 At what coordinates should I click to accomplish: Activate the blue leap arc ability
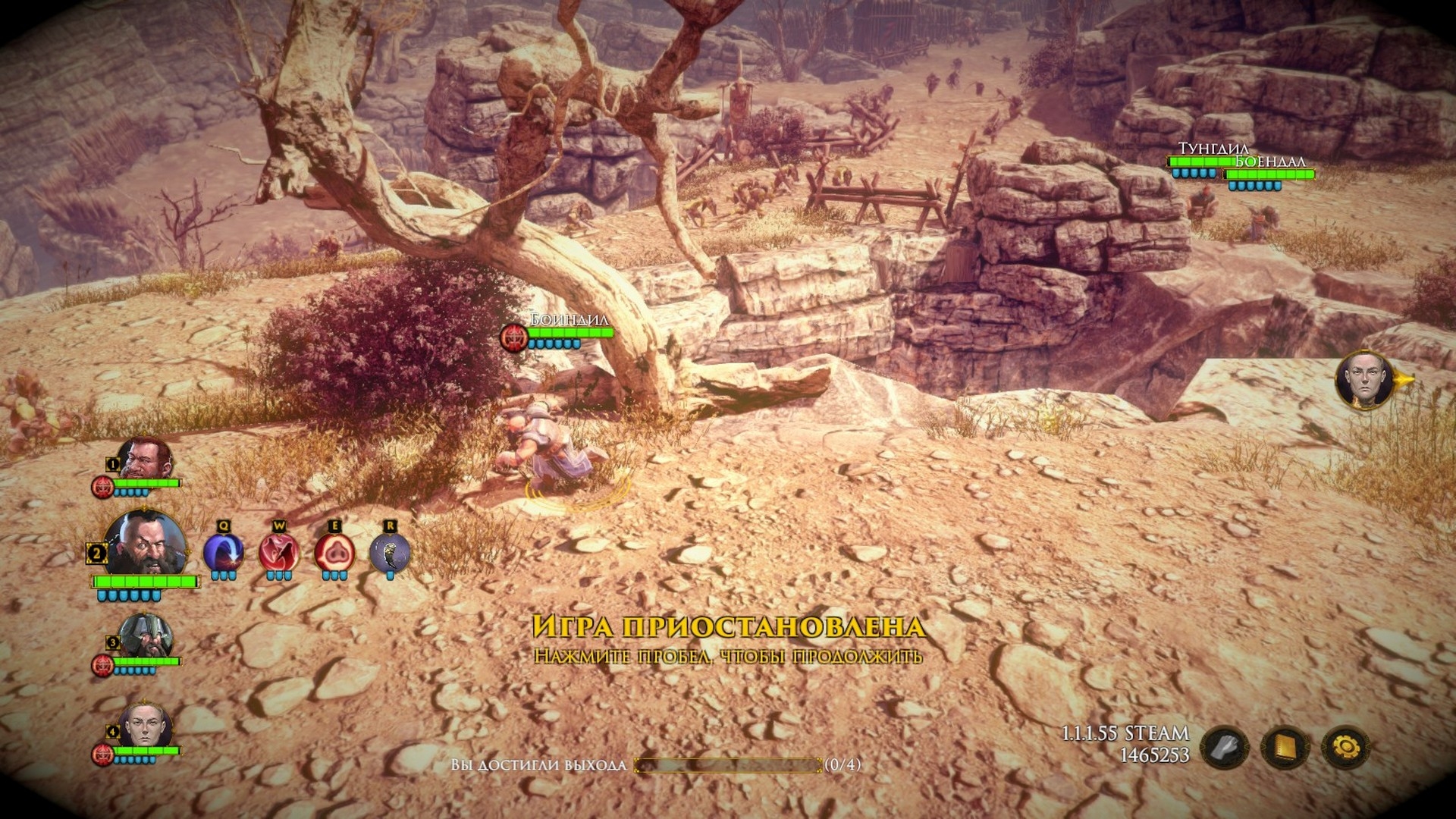tap(224, 552)
